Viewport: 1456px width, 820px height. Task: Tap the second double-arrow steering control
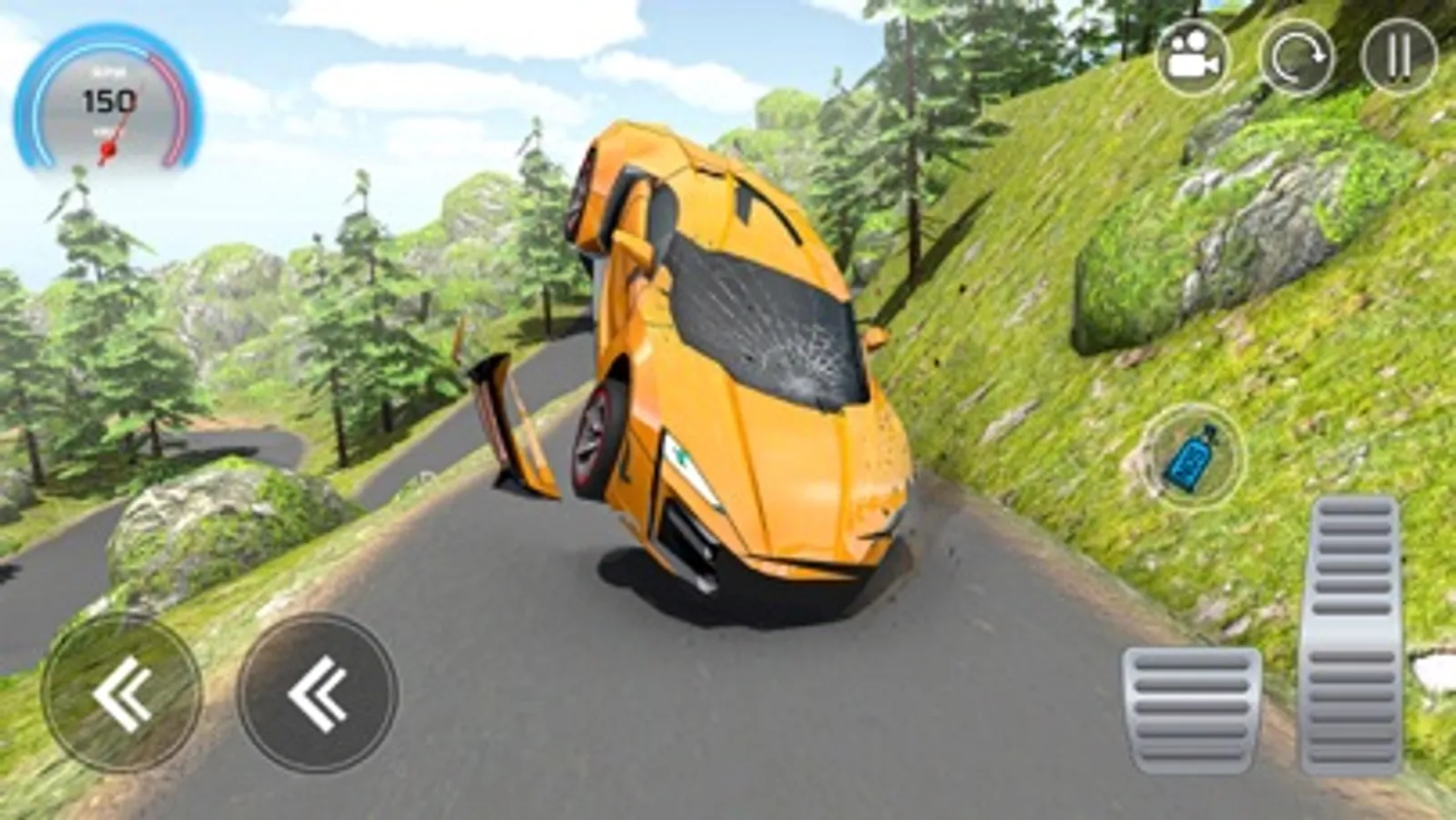point(317,694)
